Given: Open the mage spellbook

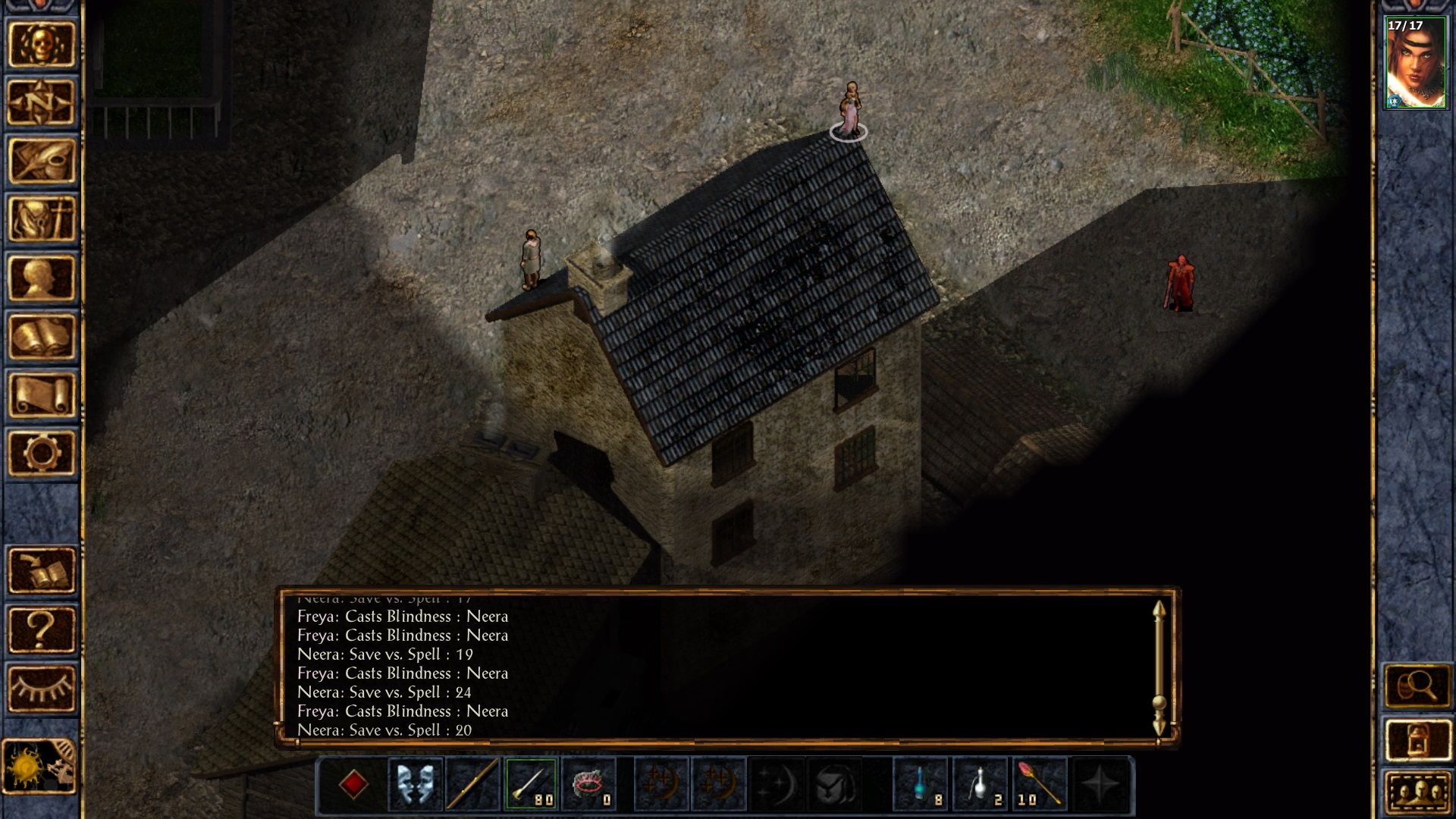Looking at the screenshot, I should coord(42,336).
